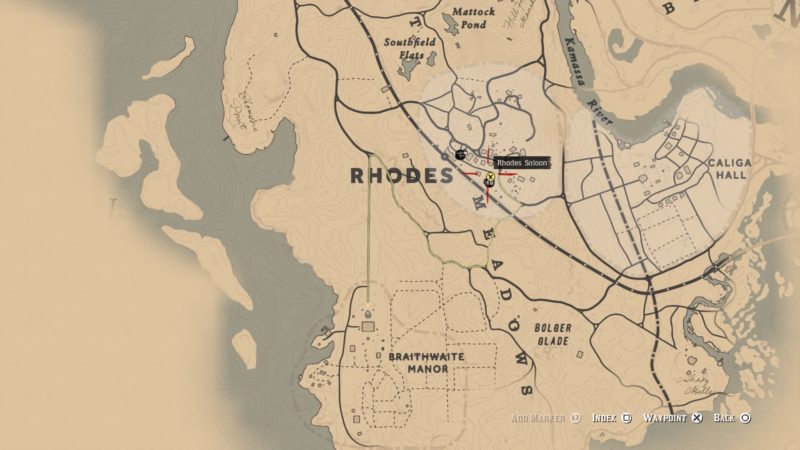This screenshot has width=800, height=450.
Task: Set a Waypoint from the bottom bar
Action: (x=672, y=417)
